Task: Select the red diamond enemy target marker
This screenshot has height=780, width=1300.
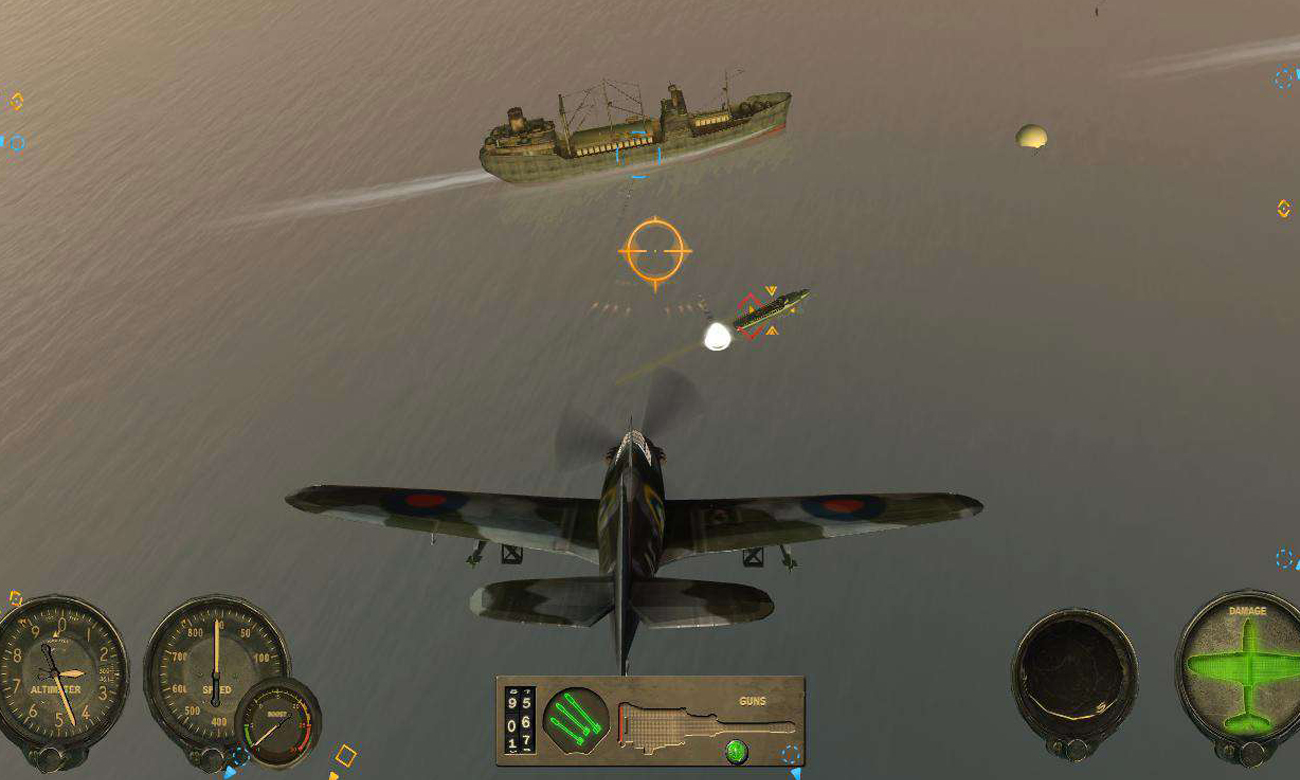Action: pos(749,316)
